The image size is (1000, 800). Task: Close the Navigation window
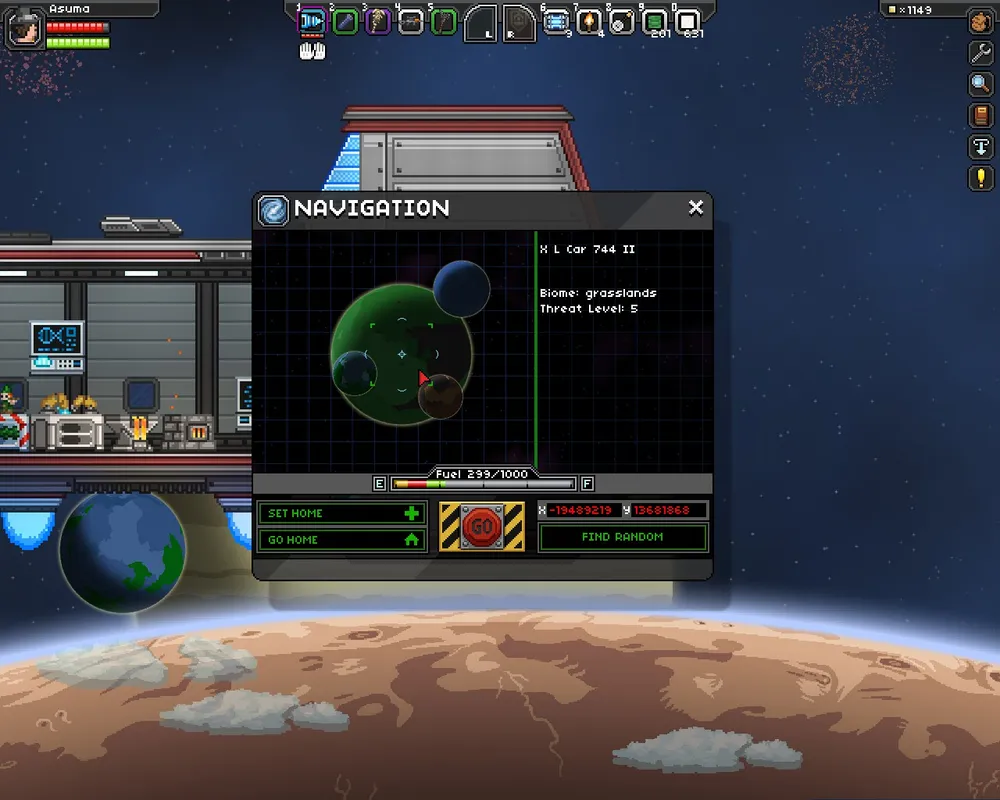(696, 208)
